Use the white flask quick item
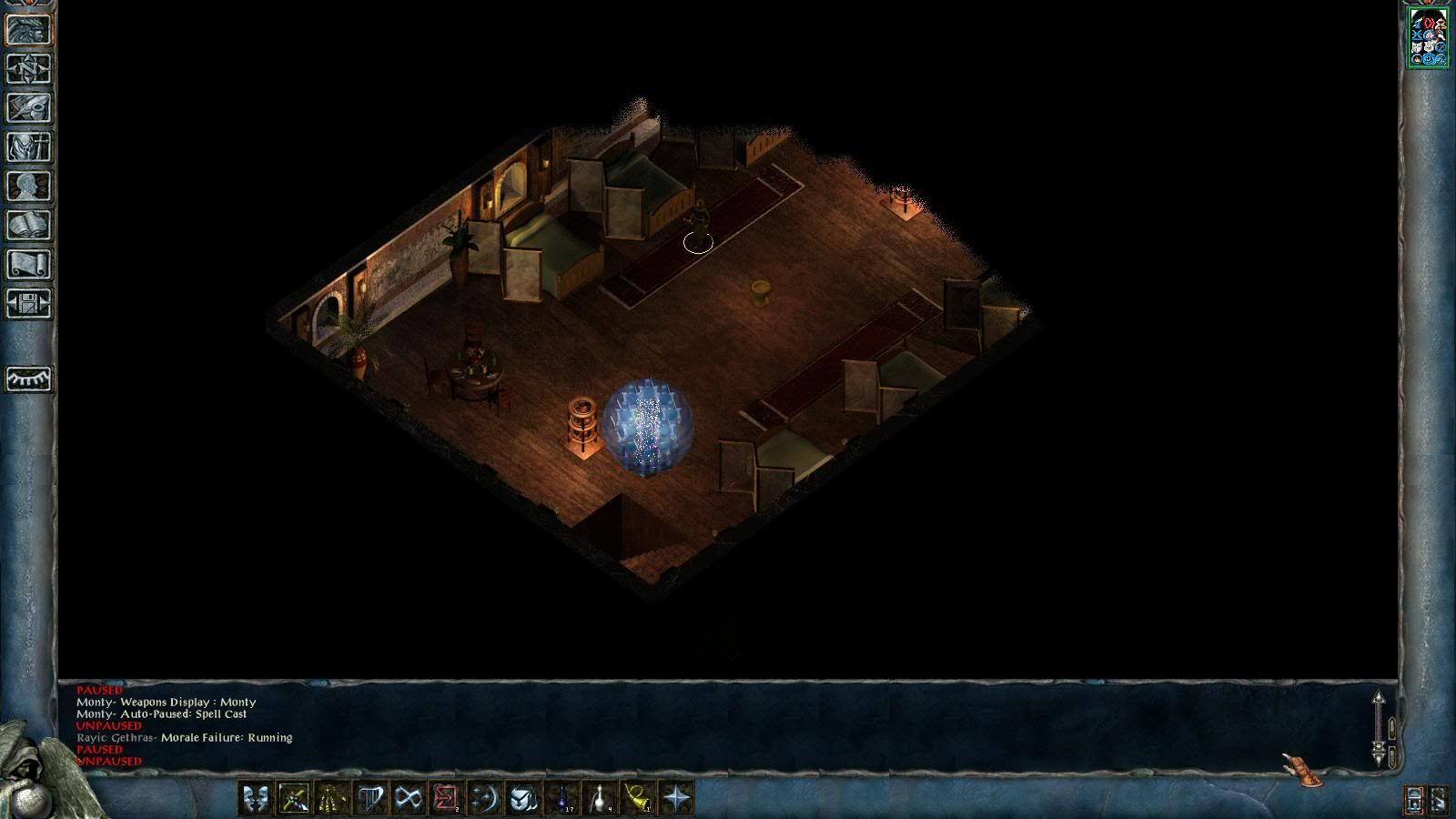The height and width of the screenshot is (819, 1456). pyautogui.click(x=600, y=798)
